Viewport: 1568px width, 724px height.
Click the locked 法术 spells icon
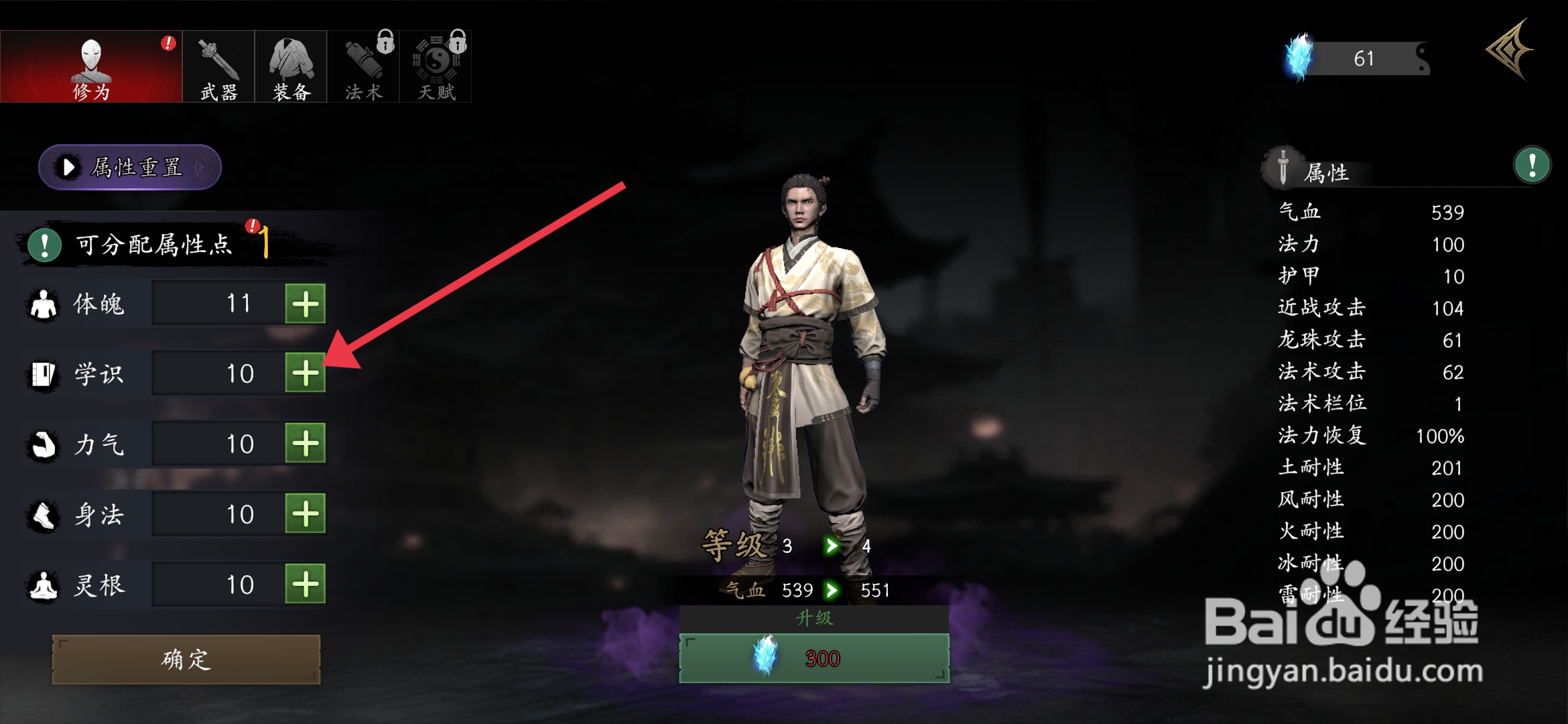363,65
